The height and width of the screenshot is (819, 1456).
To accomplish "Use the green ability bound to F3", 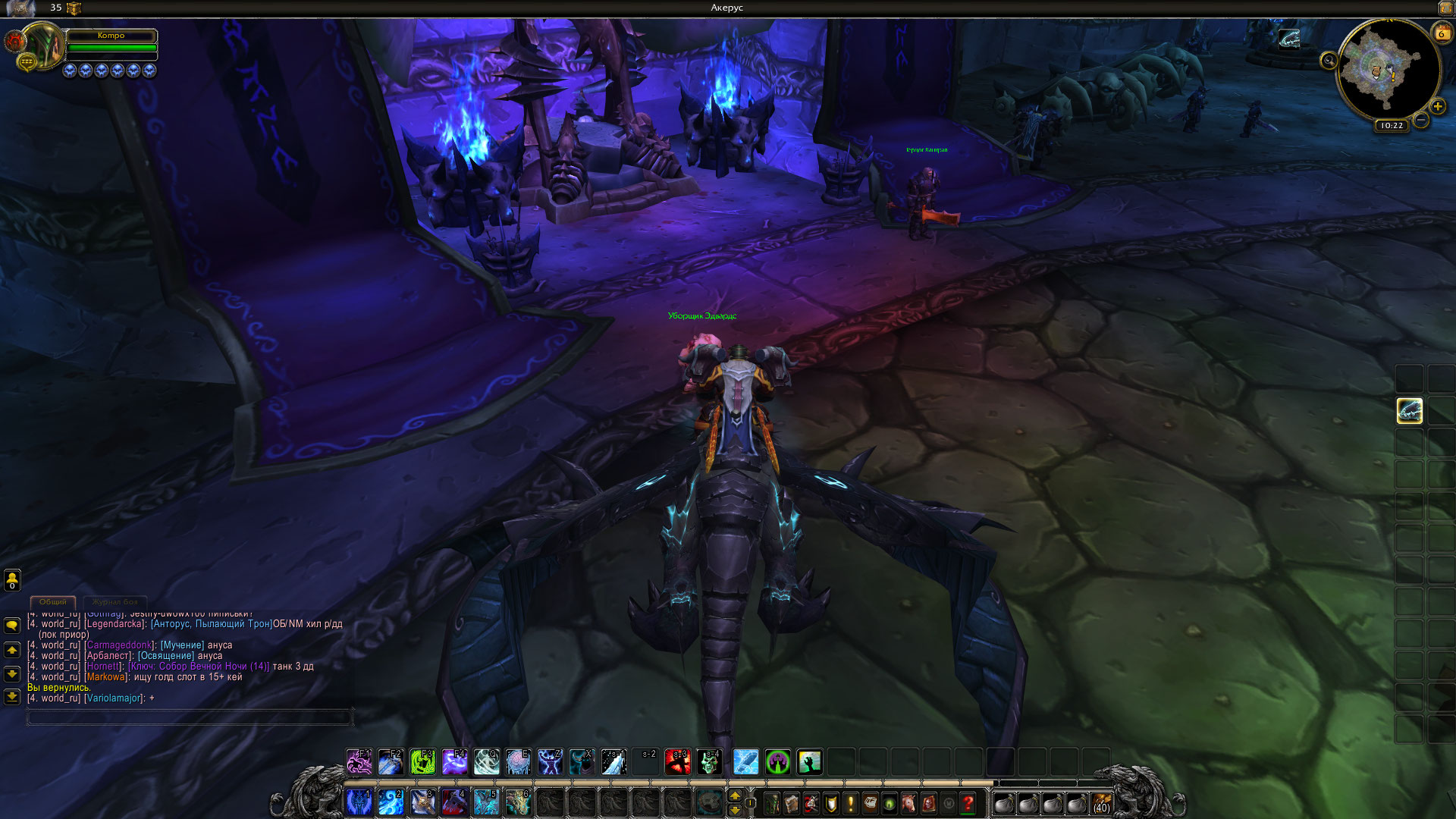I will [x=422, y=761].
